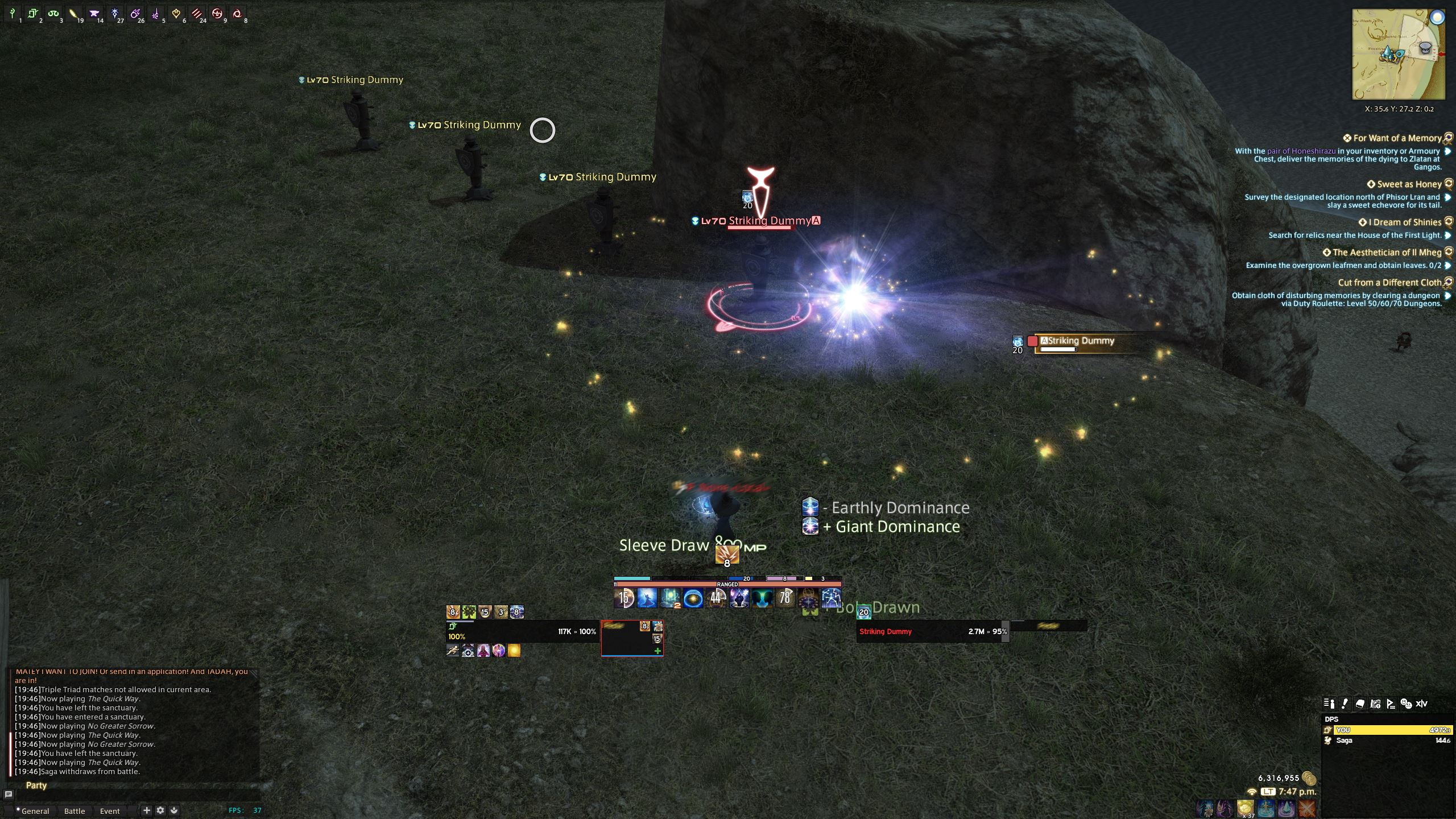The image size is (1456, 819).
Task: Open chat log settings gear
Action: pyautogui.click(x=160, y=810)
